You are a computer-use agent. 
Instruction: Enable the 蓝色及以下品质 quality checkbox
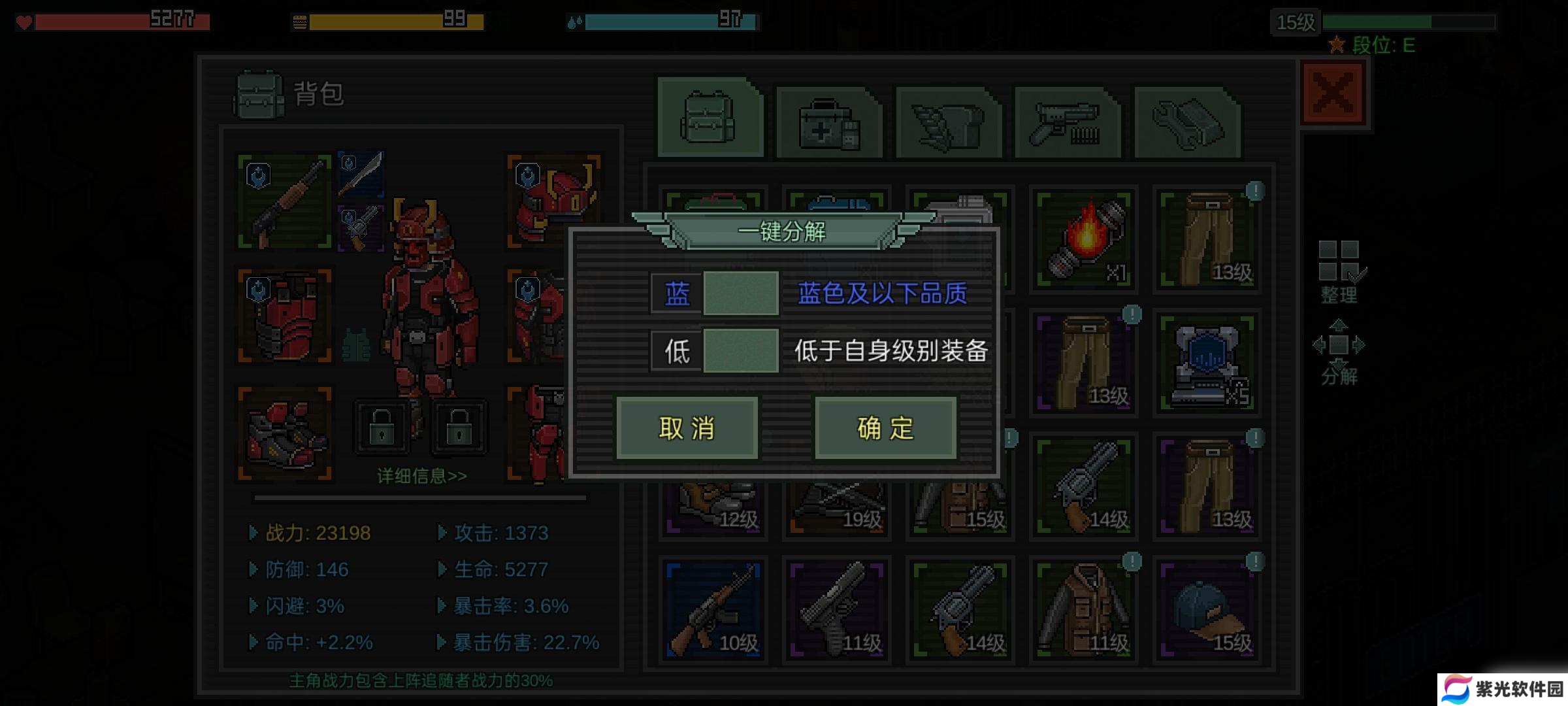pos(741,293)
